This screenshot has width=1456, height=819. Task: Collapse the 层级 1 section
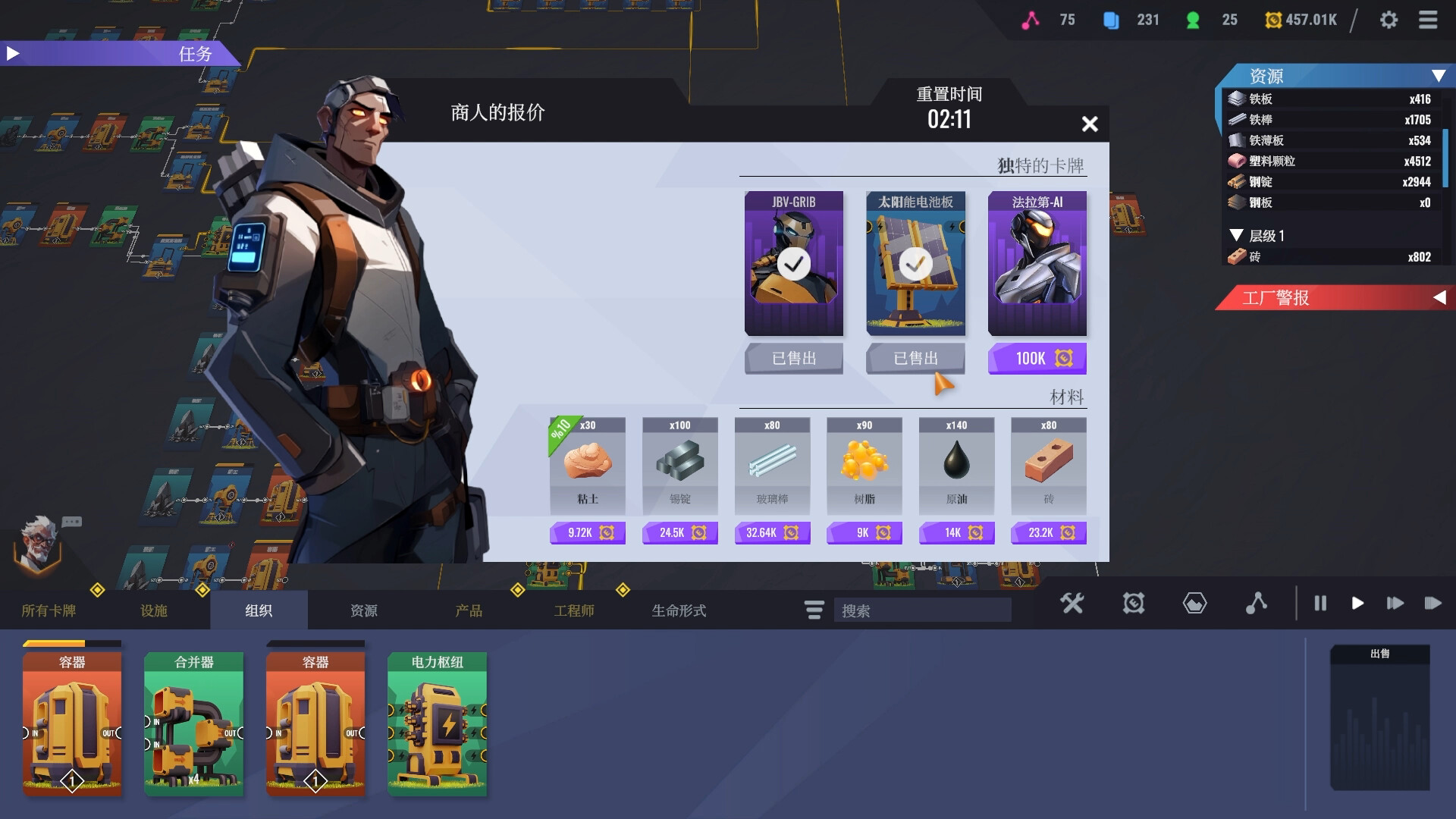pos(1236,236)
